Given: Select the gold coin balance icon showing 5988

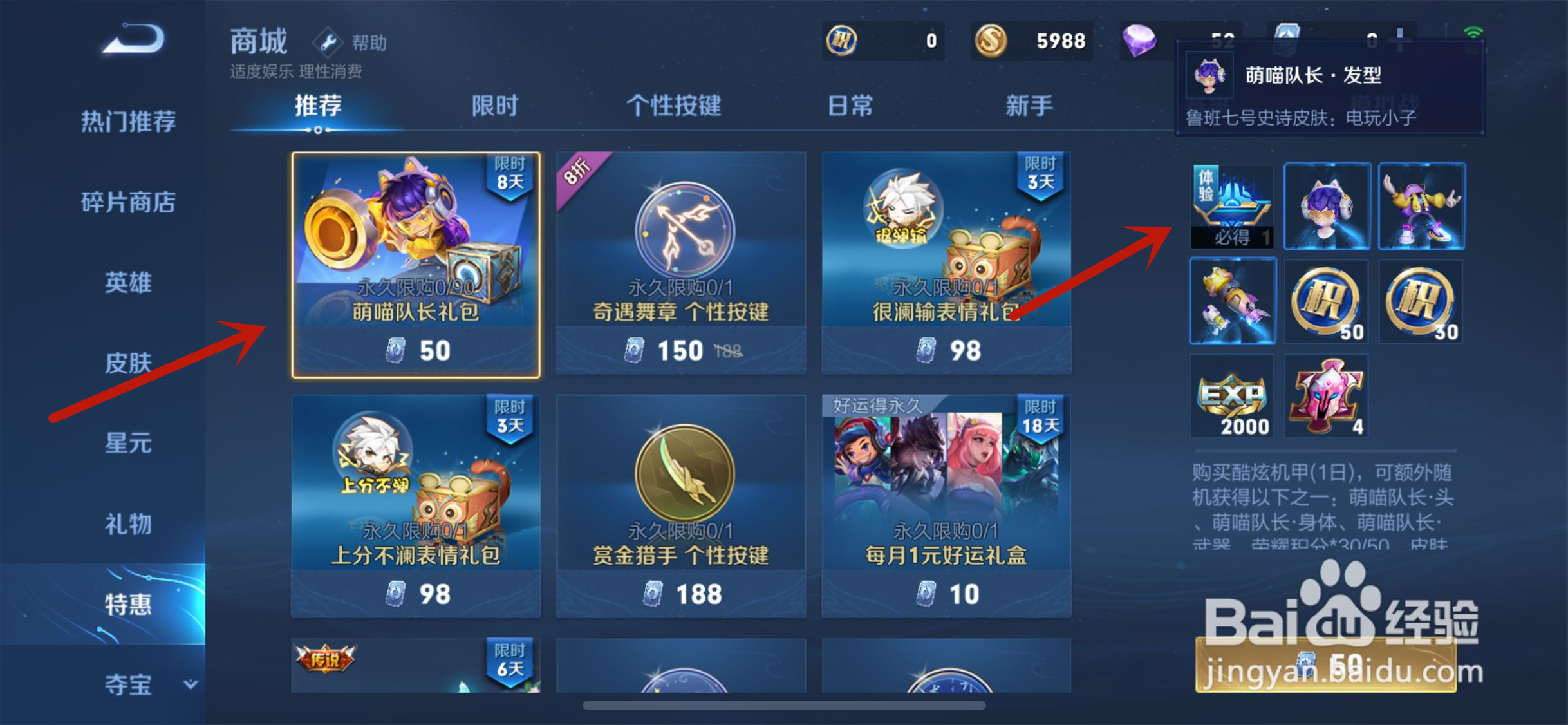Looking at the screenshot, I should click(x=991, y=41).
